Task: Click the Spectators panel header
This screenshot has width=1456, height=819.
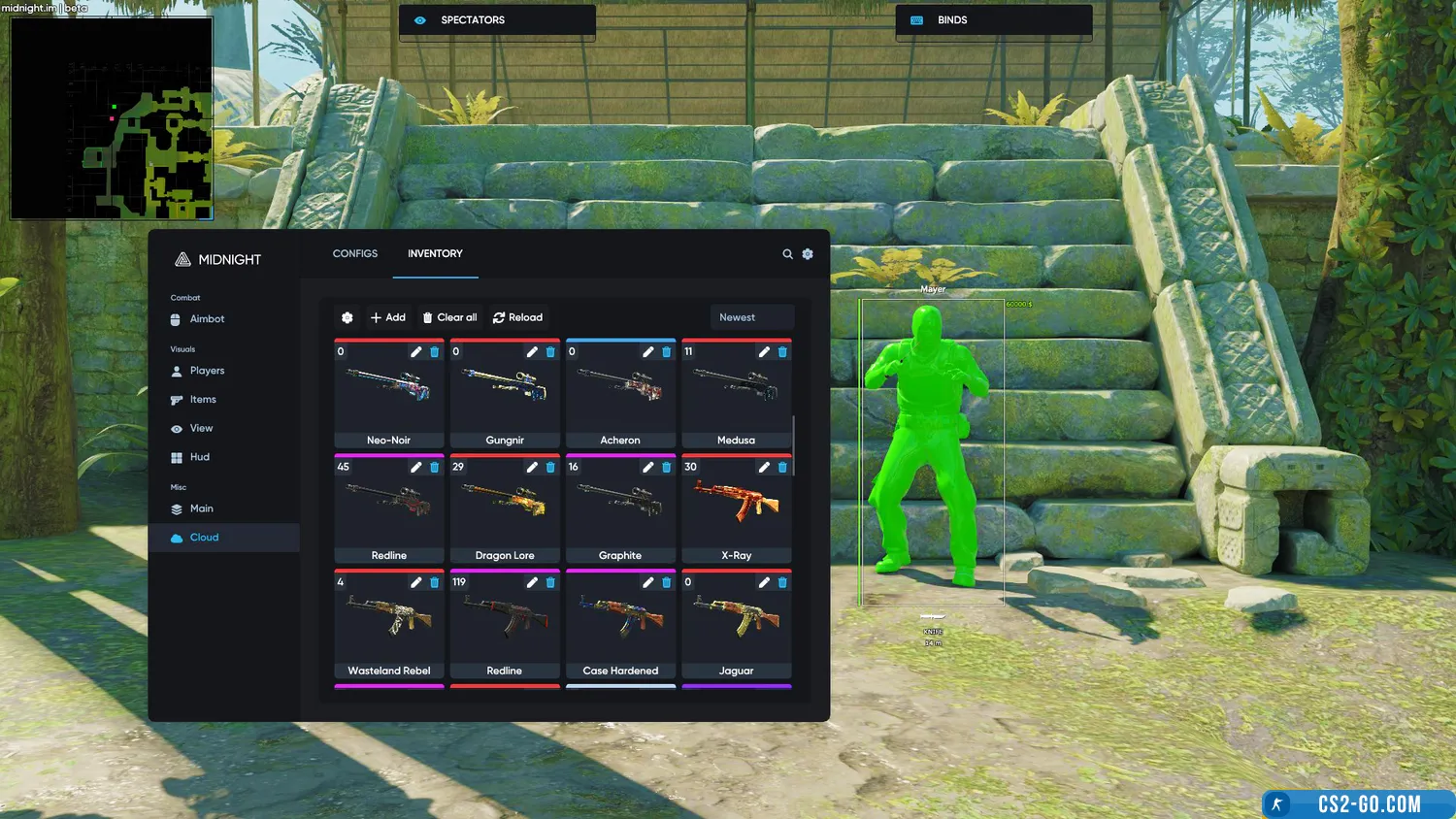Action: [497, 20]
